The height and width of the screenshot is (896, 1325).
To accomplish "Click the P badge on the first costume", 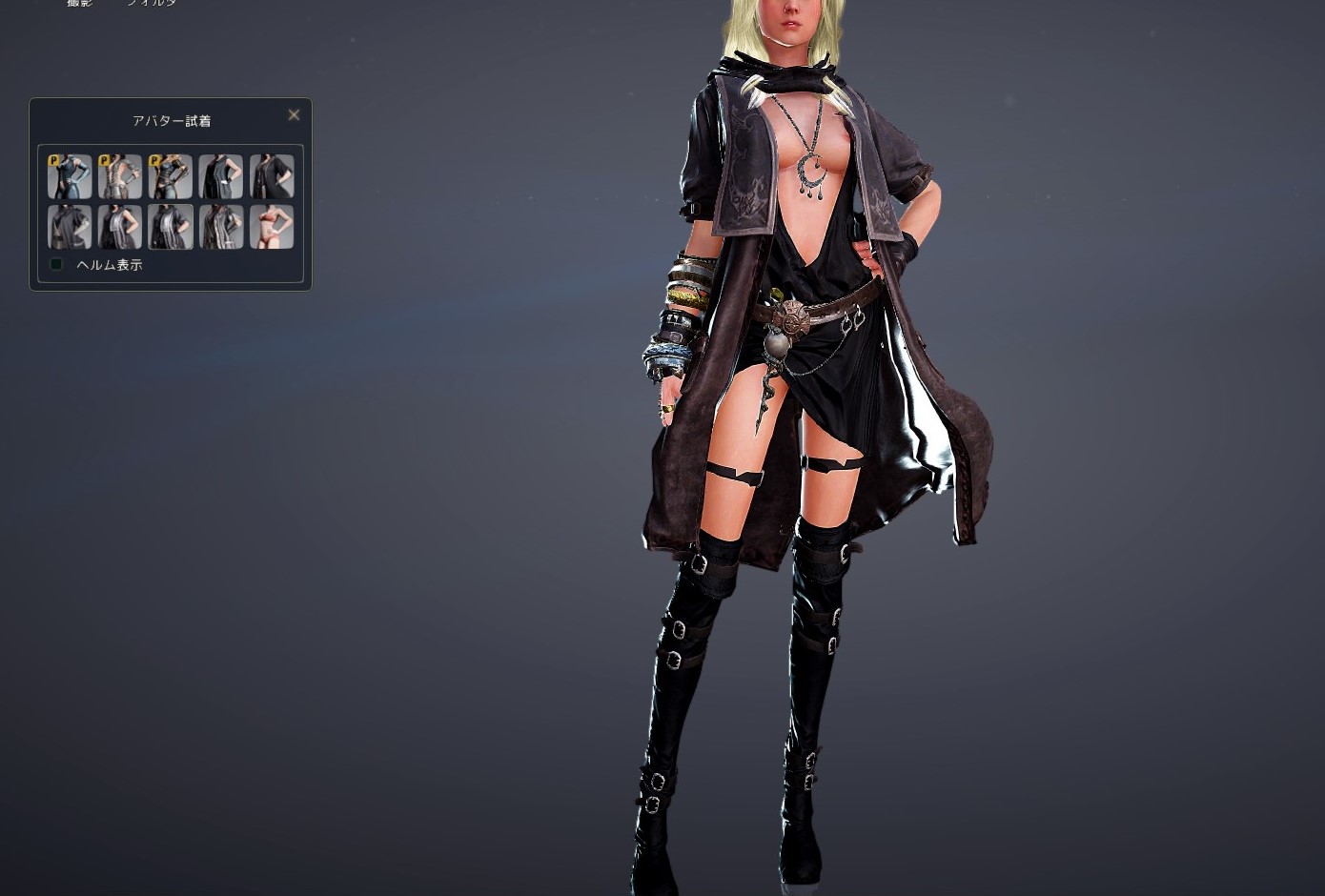I will click(54, 160).
